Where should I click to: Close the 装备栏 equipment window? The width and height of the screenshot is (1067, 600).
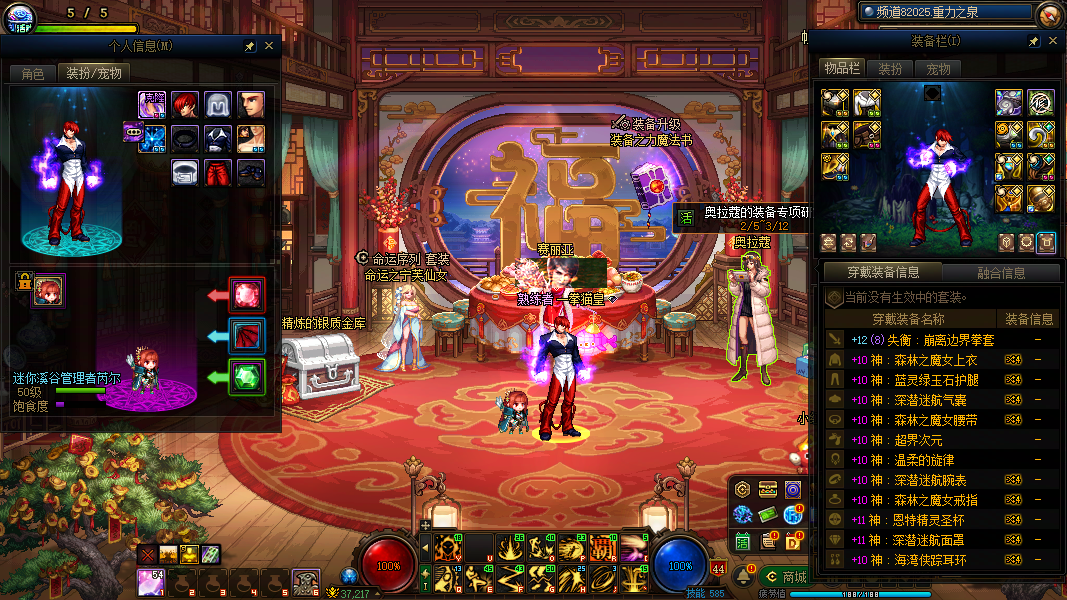pyautogui.click(x=1052, y=41)
